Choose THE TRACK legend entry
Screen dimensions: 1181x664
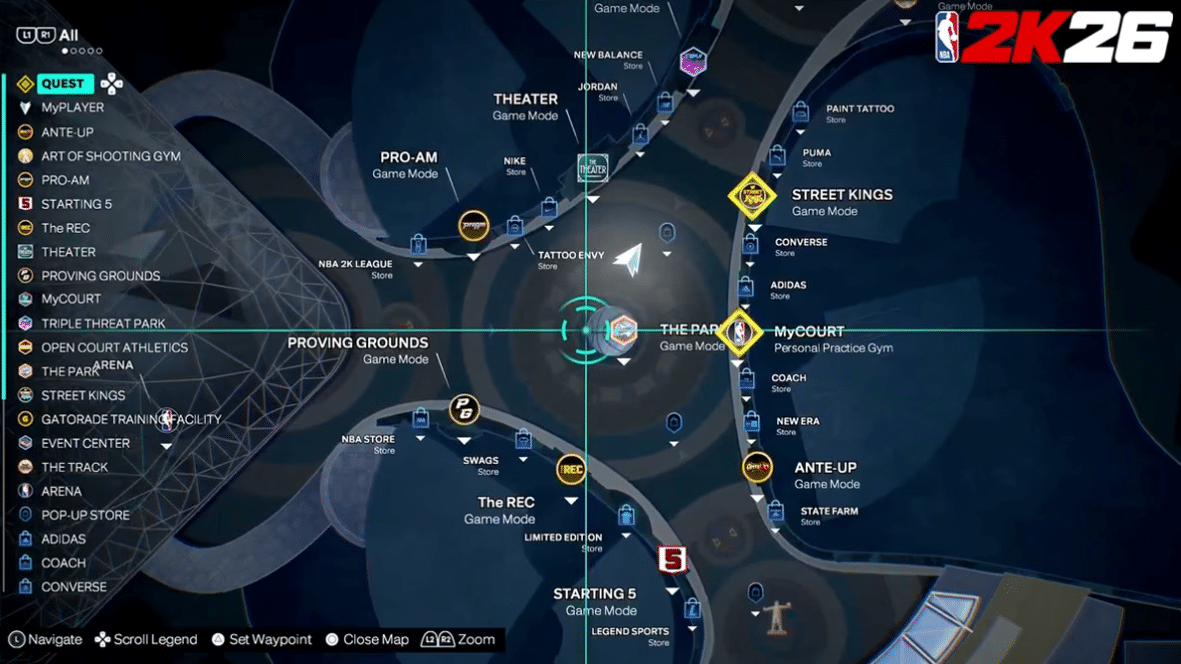tap(74, 467)
